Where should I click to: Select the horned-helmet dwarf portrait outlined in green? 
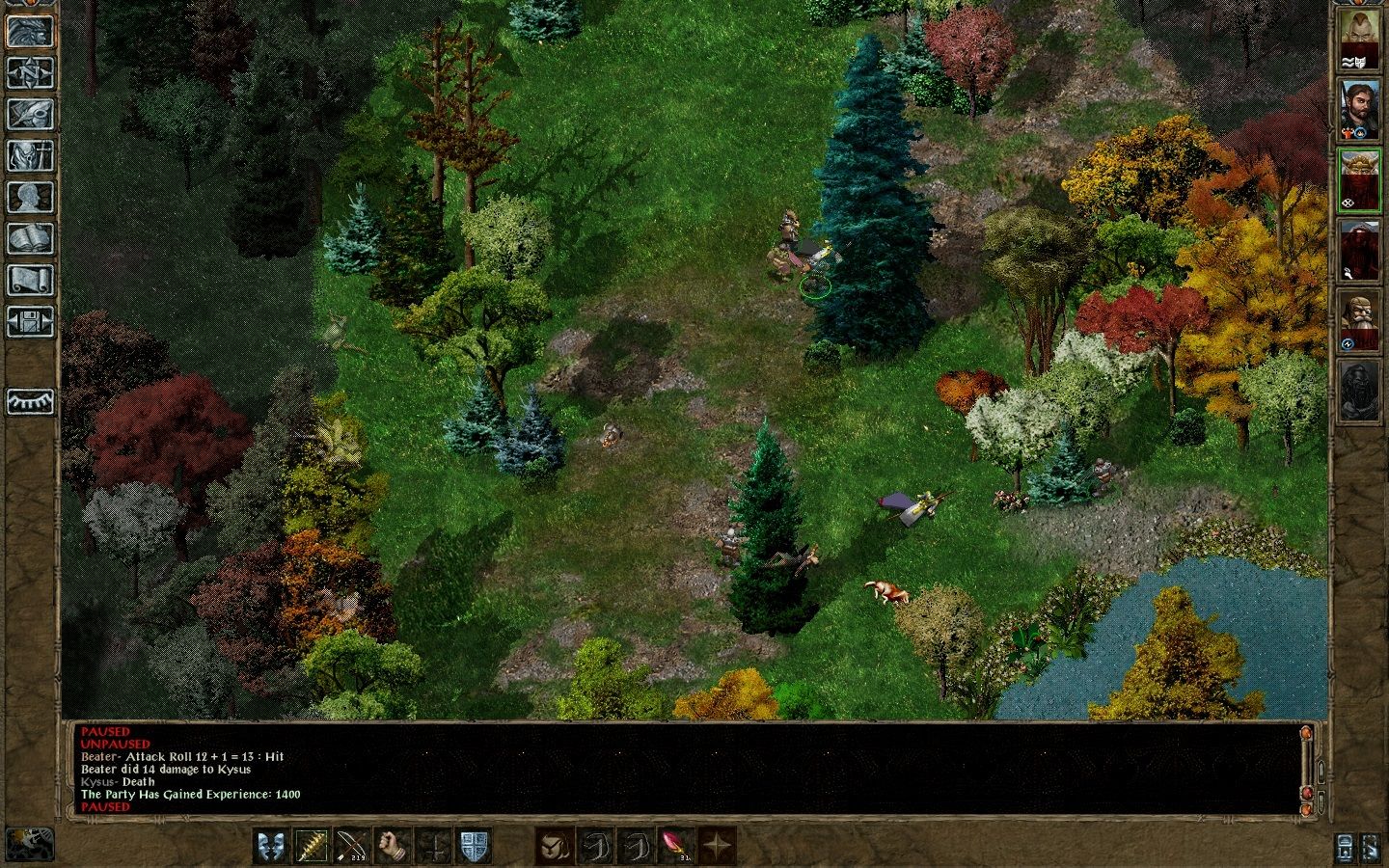click(x=1360, y=180)
